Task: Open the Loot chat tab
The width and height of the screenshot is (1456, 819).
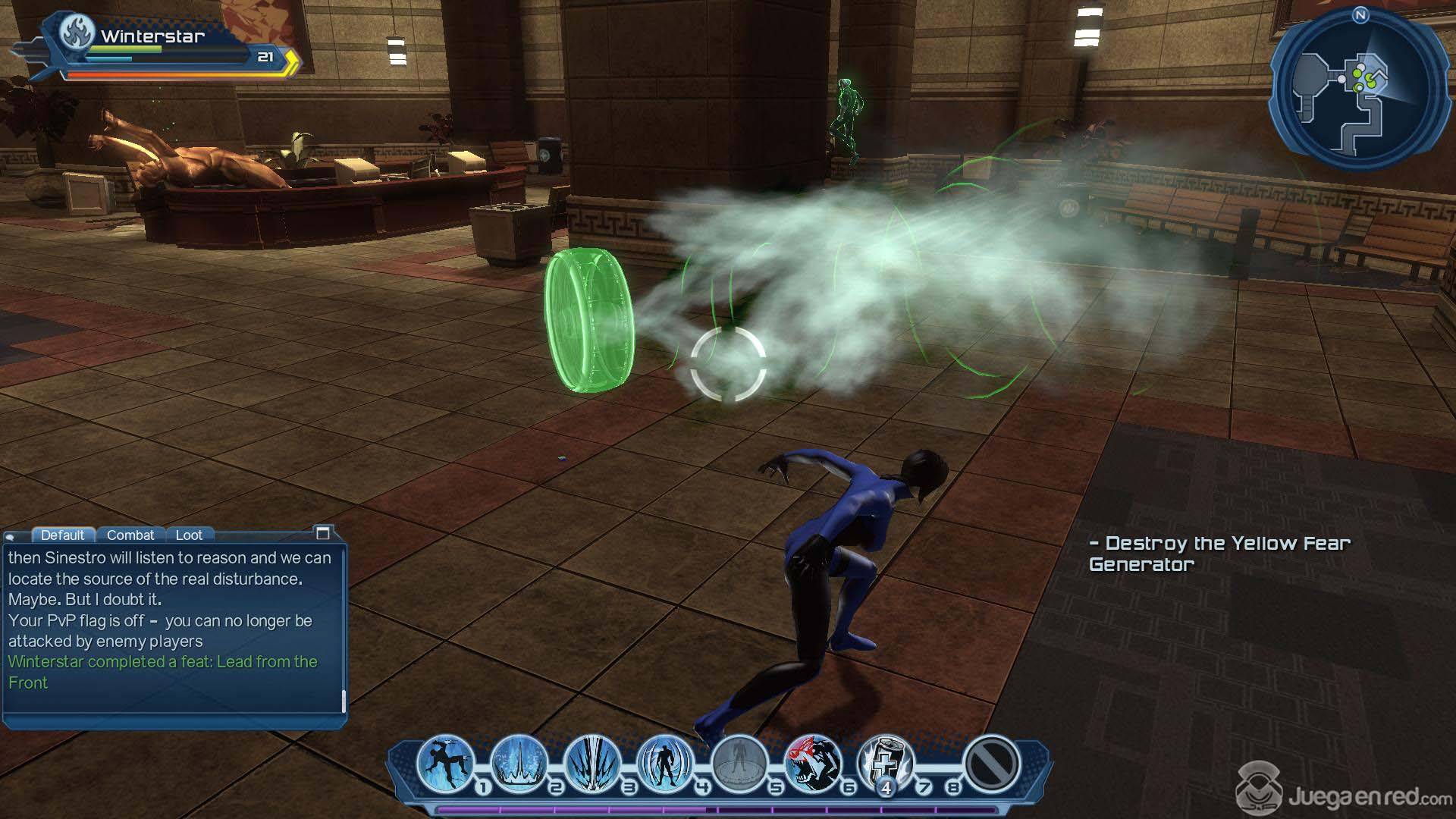Action: [x=189, y=535]
